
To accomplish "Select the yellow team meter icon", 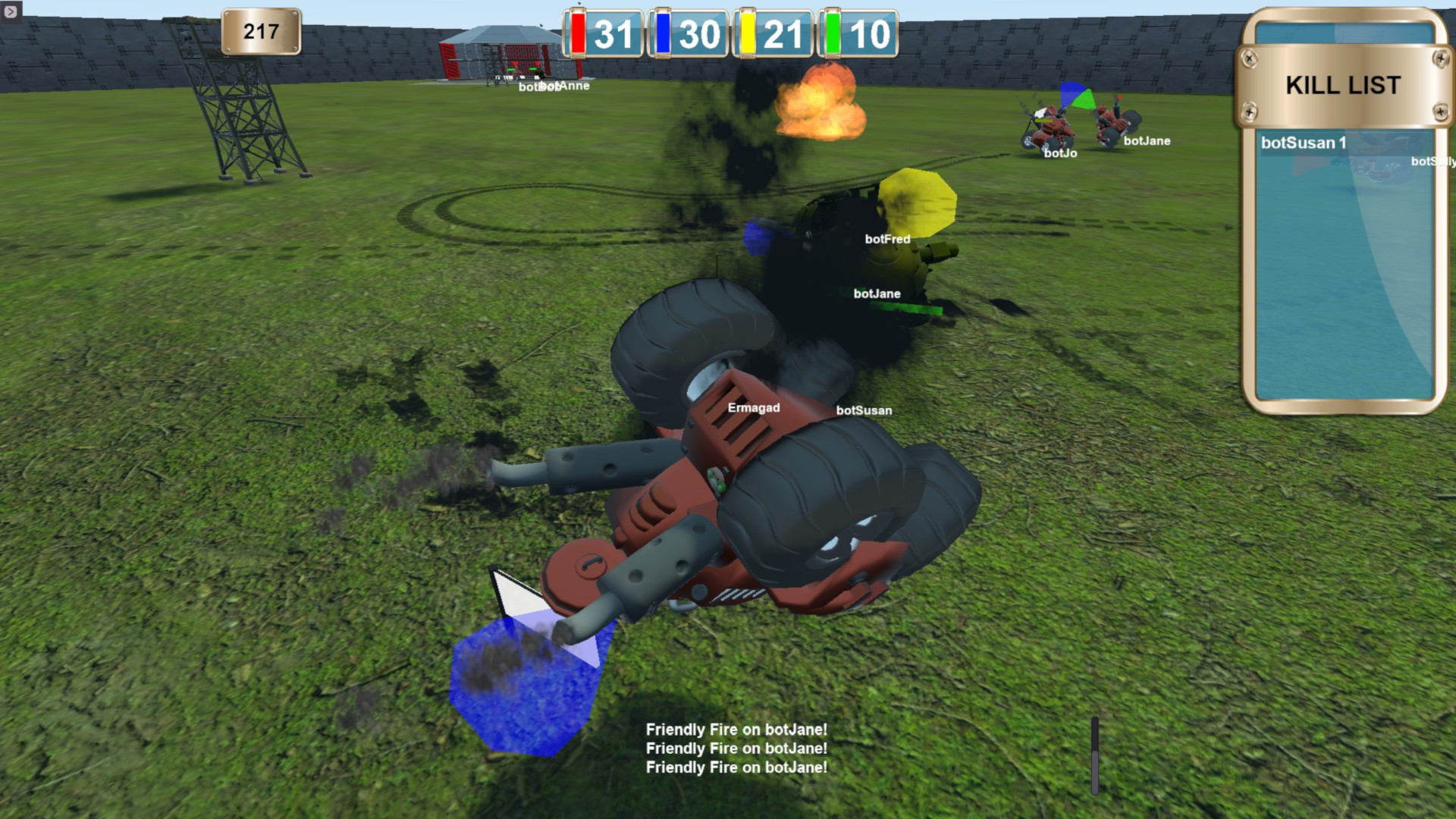I will pyautogui.click(x=747, y=34).
